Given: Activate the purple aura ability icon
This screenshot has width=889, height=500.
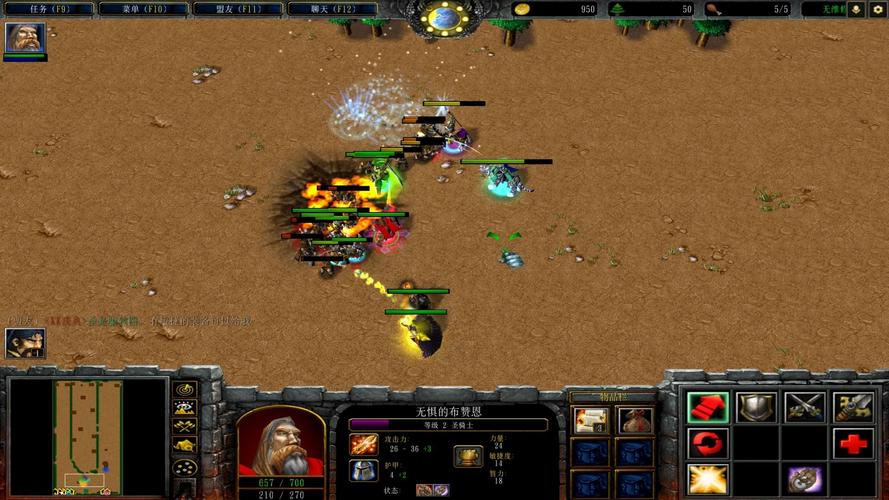Looking at the screenshot, I should 804,479.
